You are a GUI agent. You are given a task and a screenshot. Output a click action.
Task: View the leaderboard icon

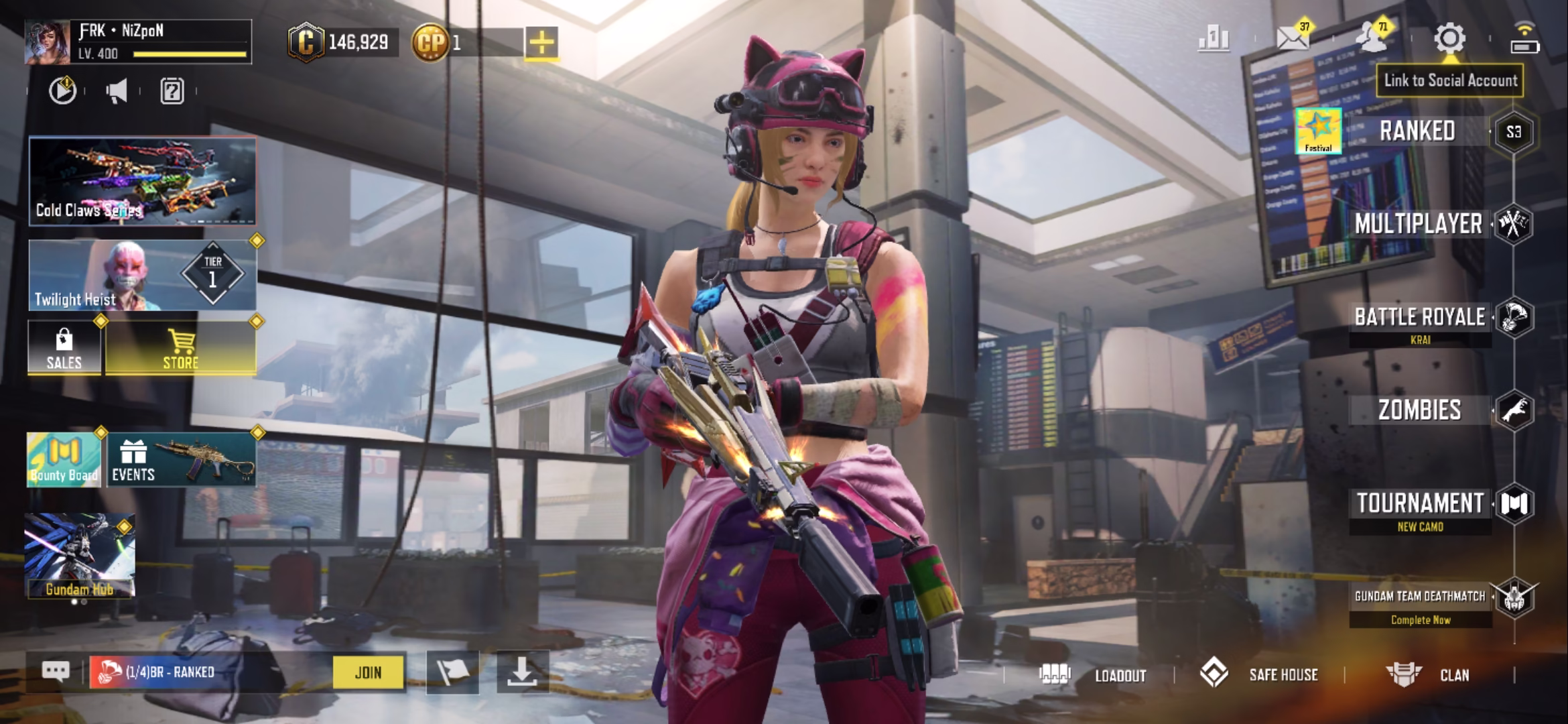click(x=1214, y=39)
